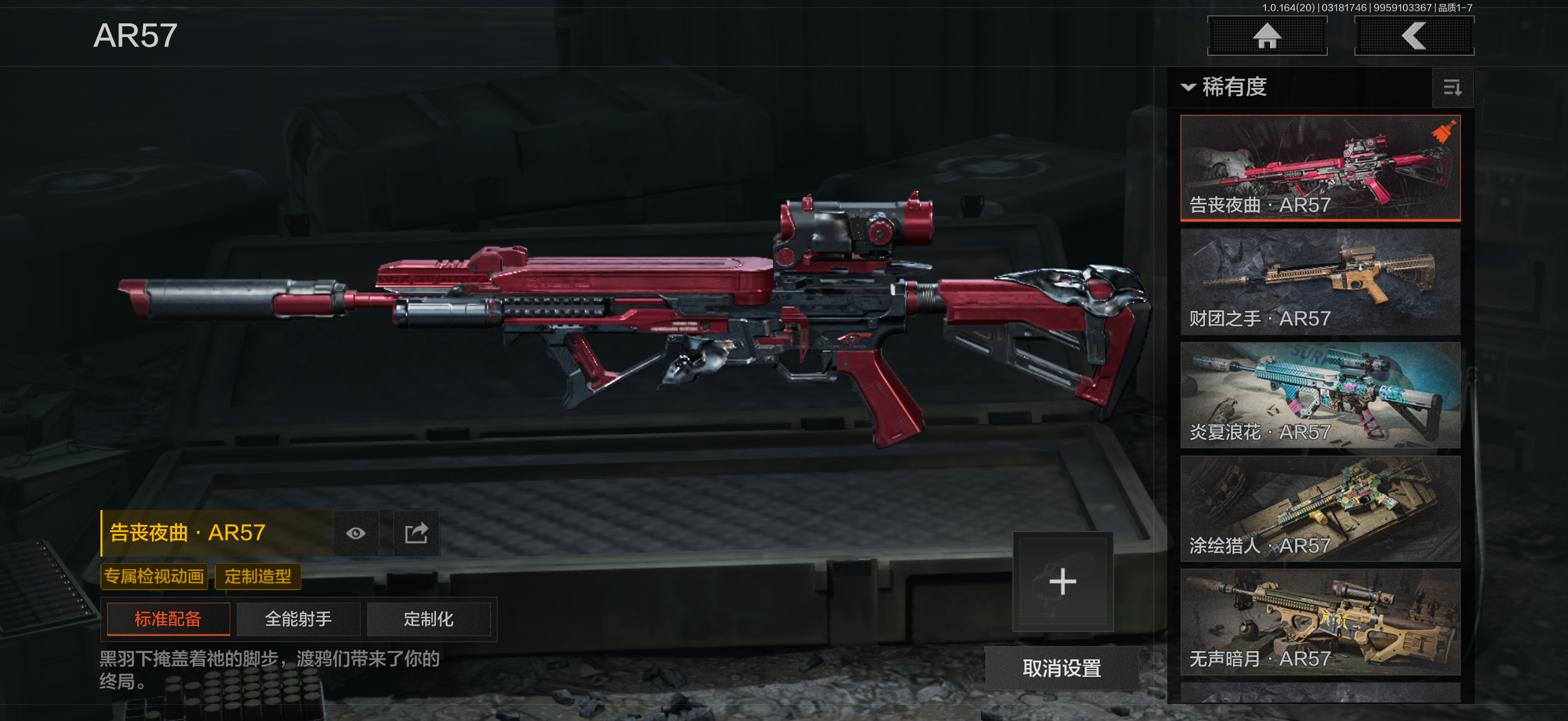The width and height of the screenshot is (1568, 721).
Task: Toggle the sort order icon
Action: pos(1452,88)
